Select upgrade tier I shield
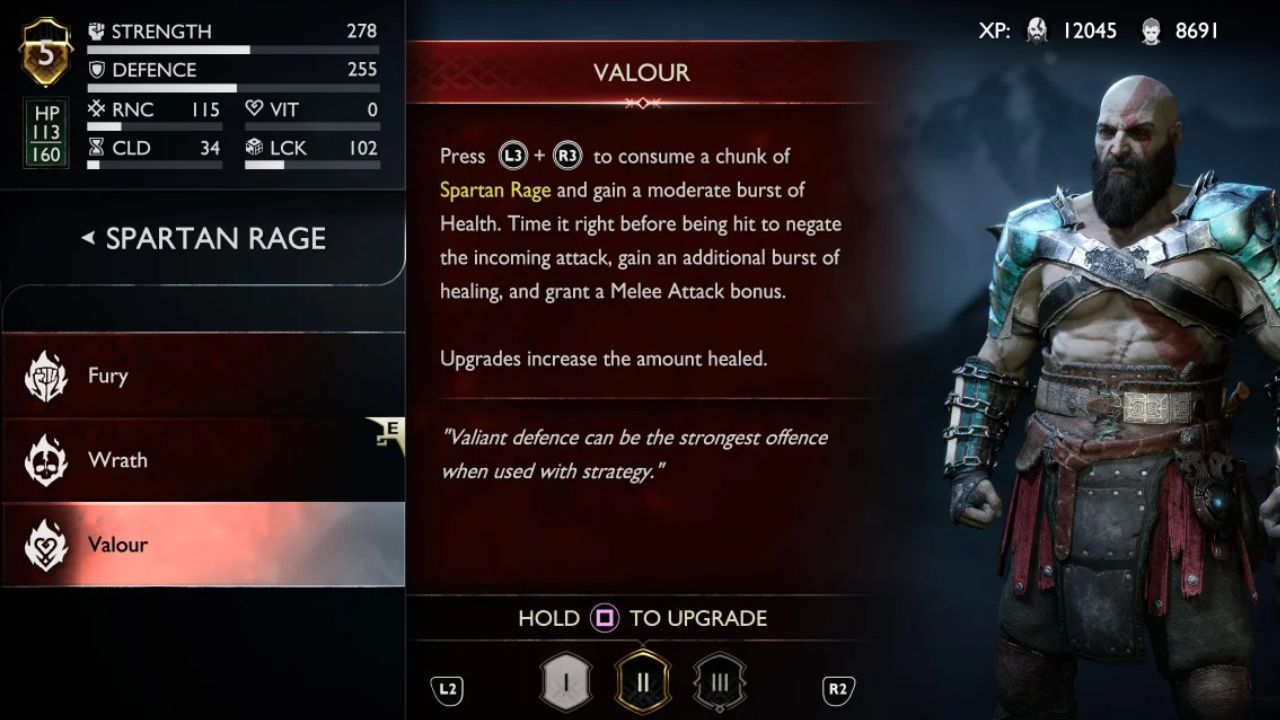1280x720 pixels. (566, 679)
